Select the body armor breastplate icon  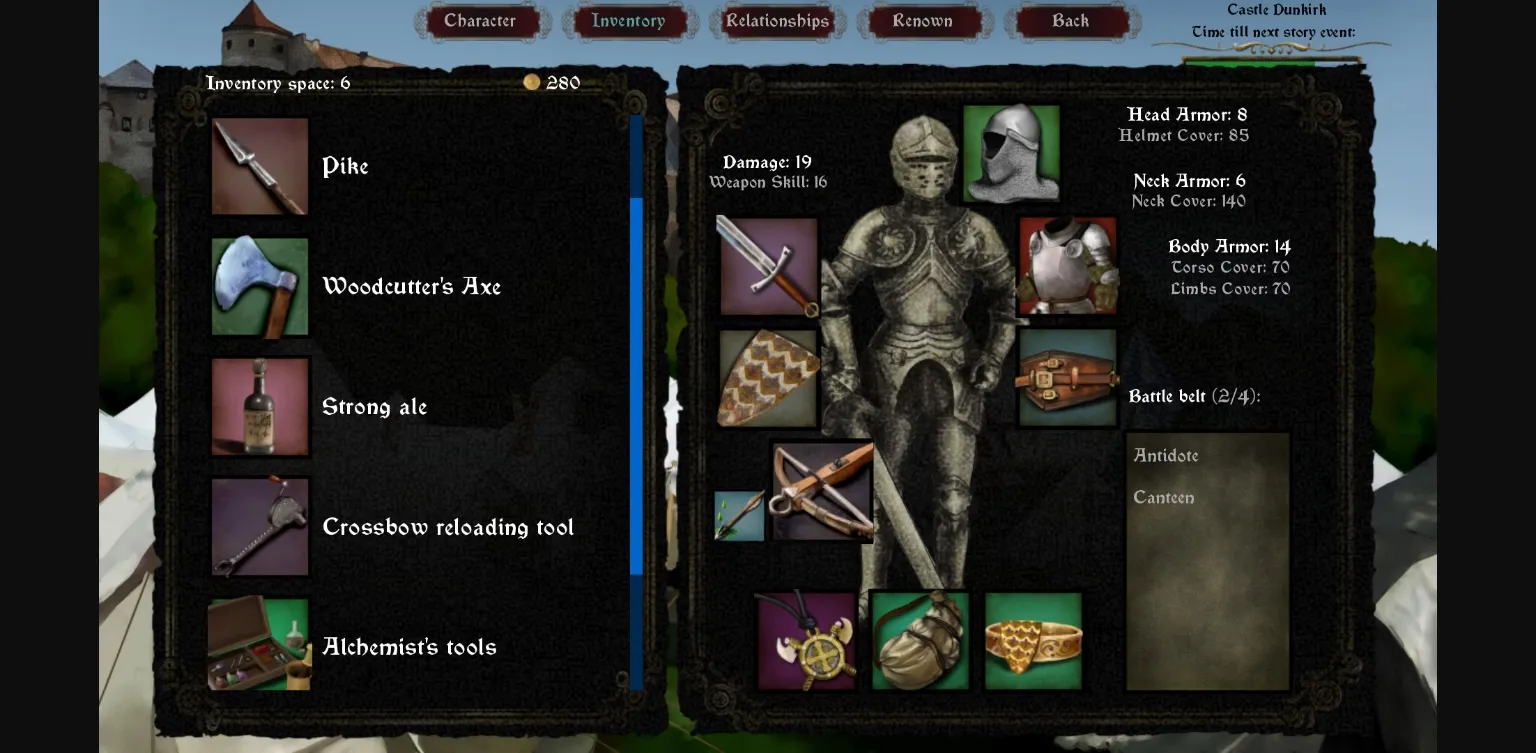[1067, 264]
